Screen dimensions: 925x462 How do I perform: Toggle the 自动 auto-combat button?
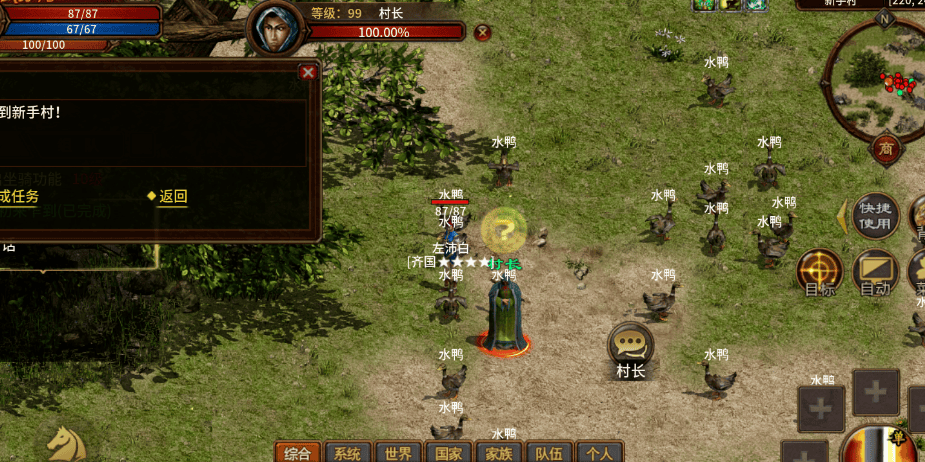click(875, 272)
